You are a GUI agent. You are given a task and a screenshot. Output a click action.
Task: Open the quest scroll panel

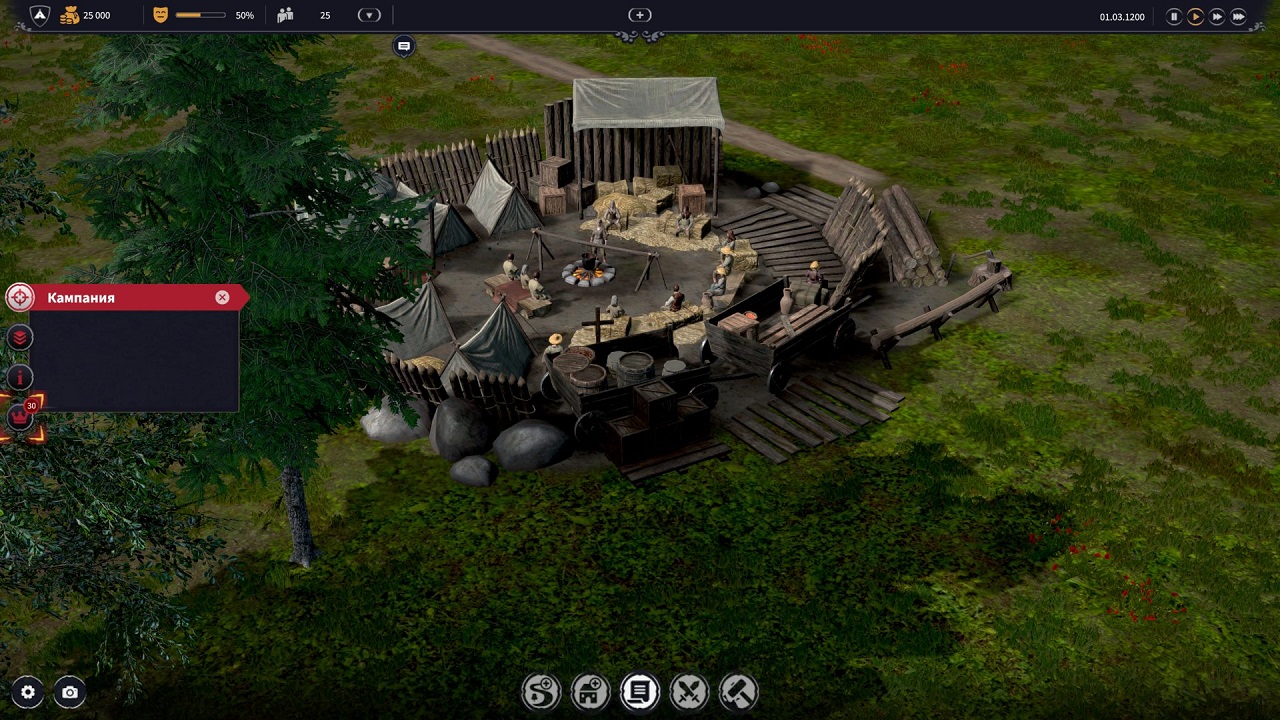(639, 691)
